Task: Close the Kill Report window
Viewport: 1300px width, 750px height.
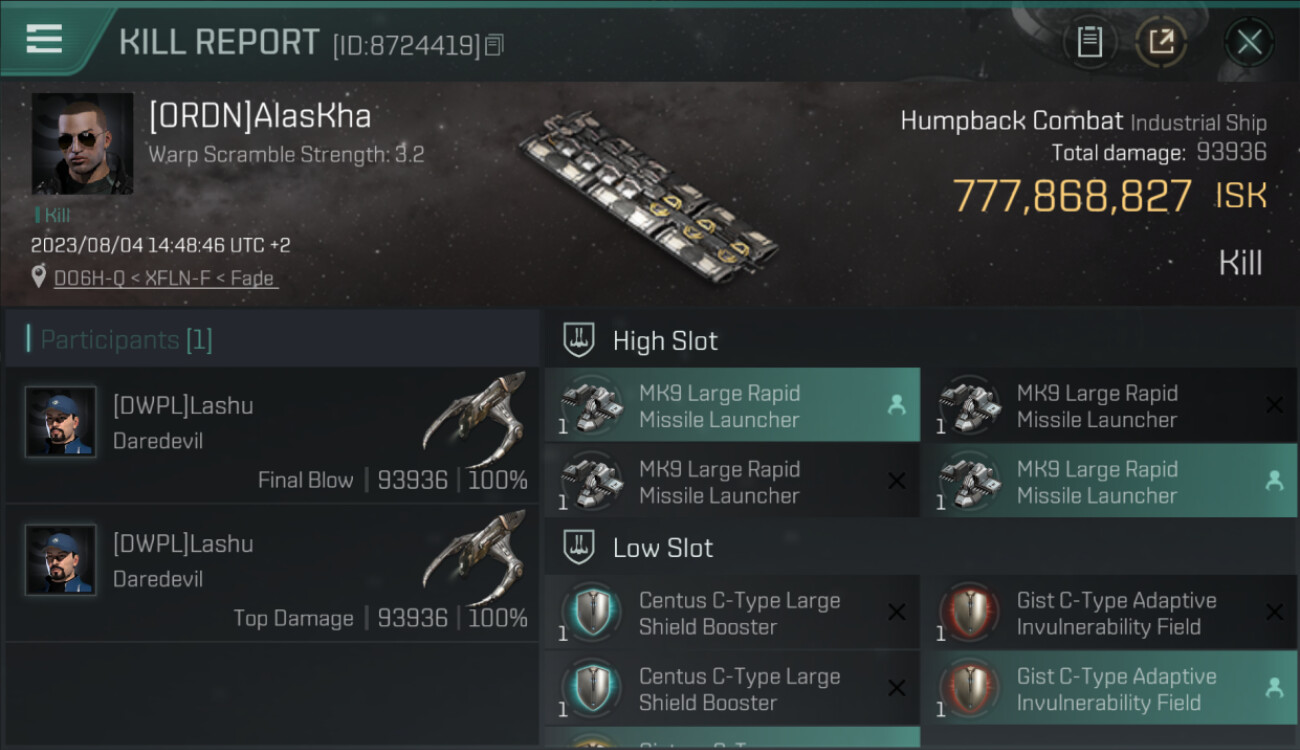Action: [x=1249, y=42]
